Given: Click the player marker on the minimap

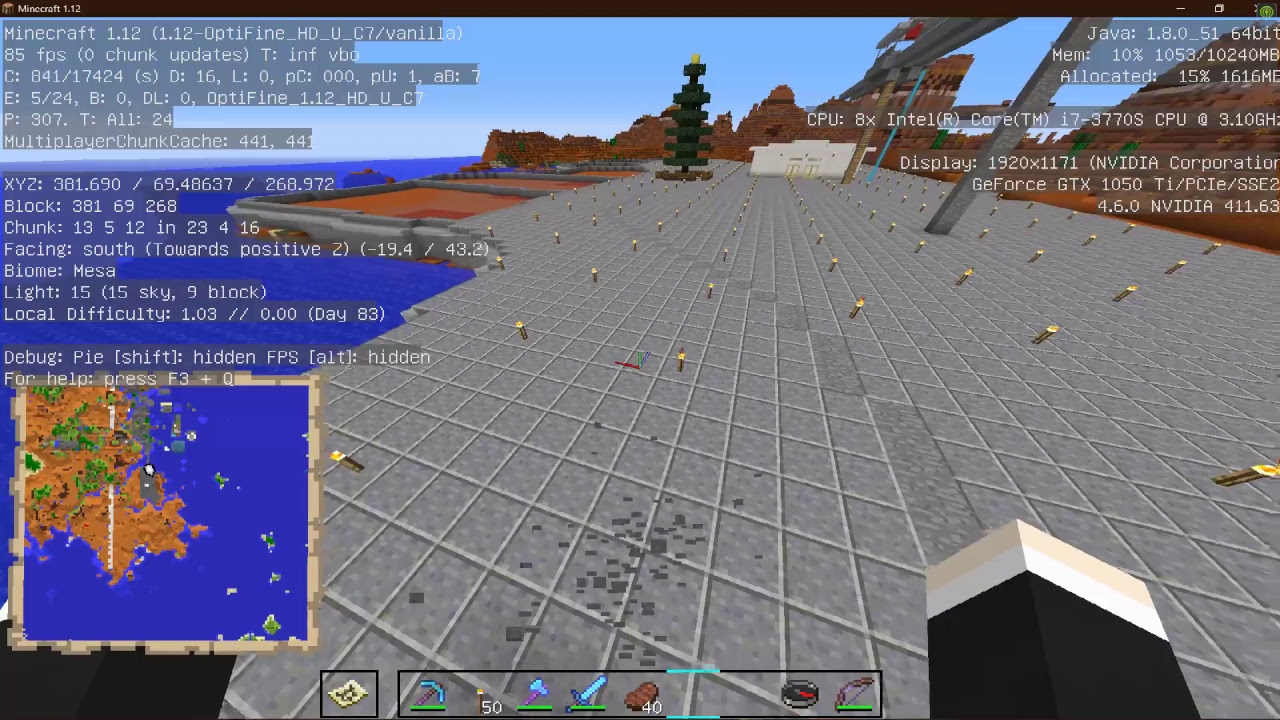Looking at the screenshot, I should point(148,470).
